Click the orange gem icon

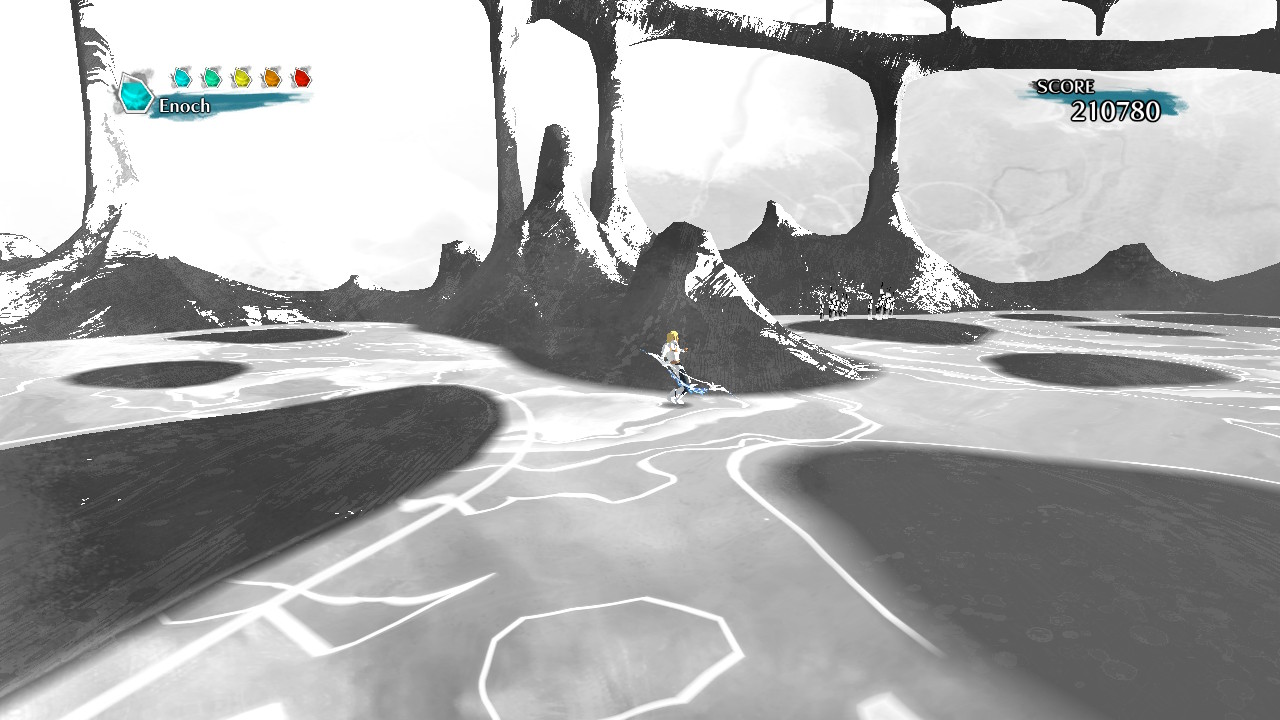click(x=272, y=77)
